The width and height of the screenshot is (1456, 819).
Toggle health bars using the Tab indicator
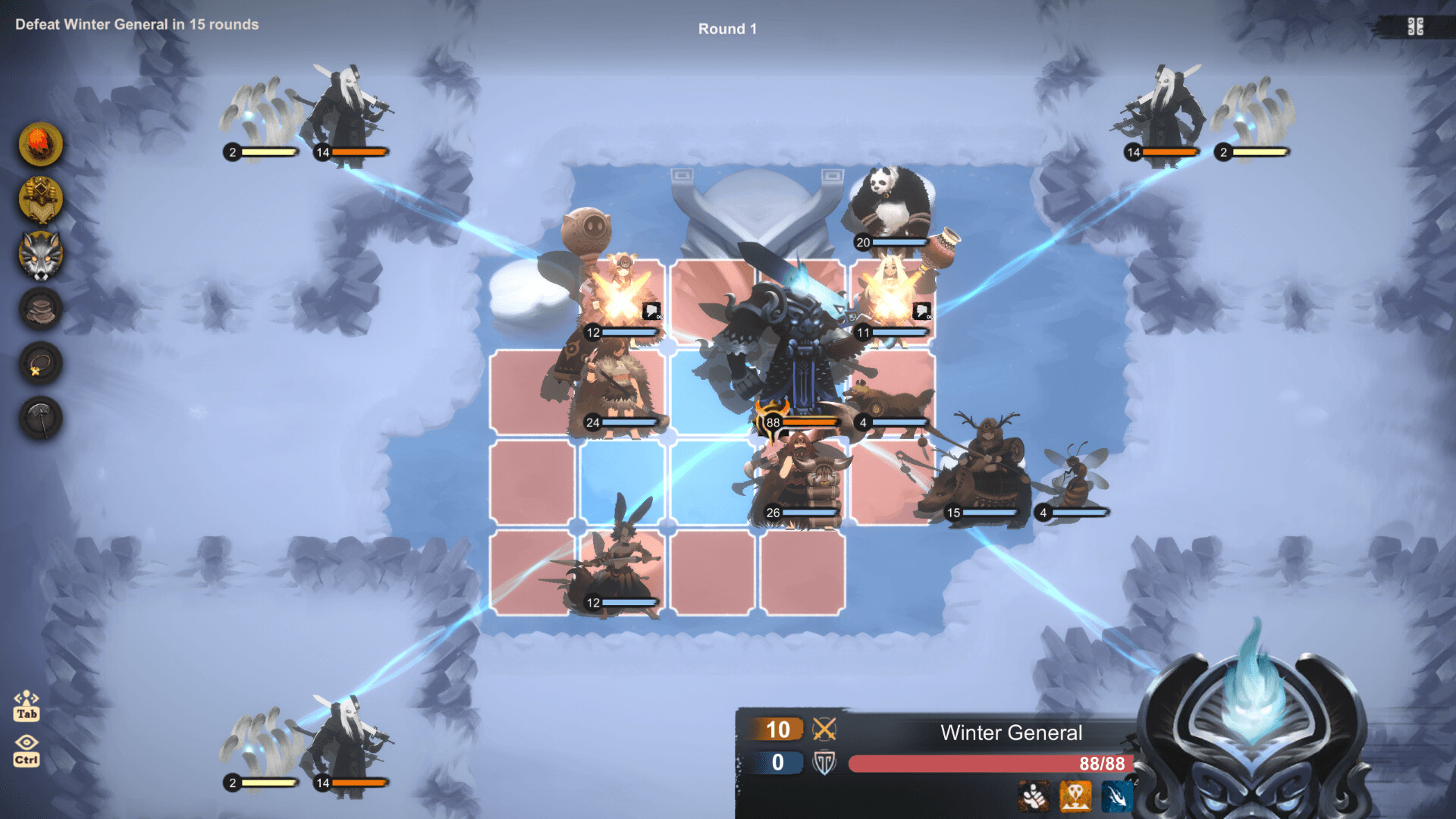[27, 705]
